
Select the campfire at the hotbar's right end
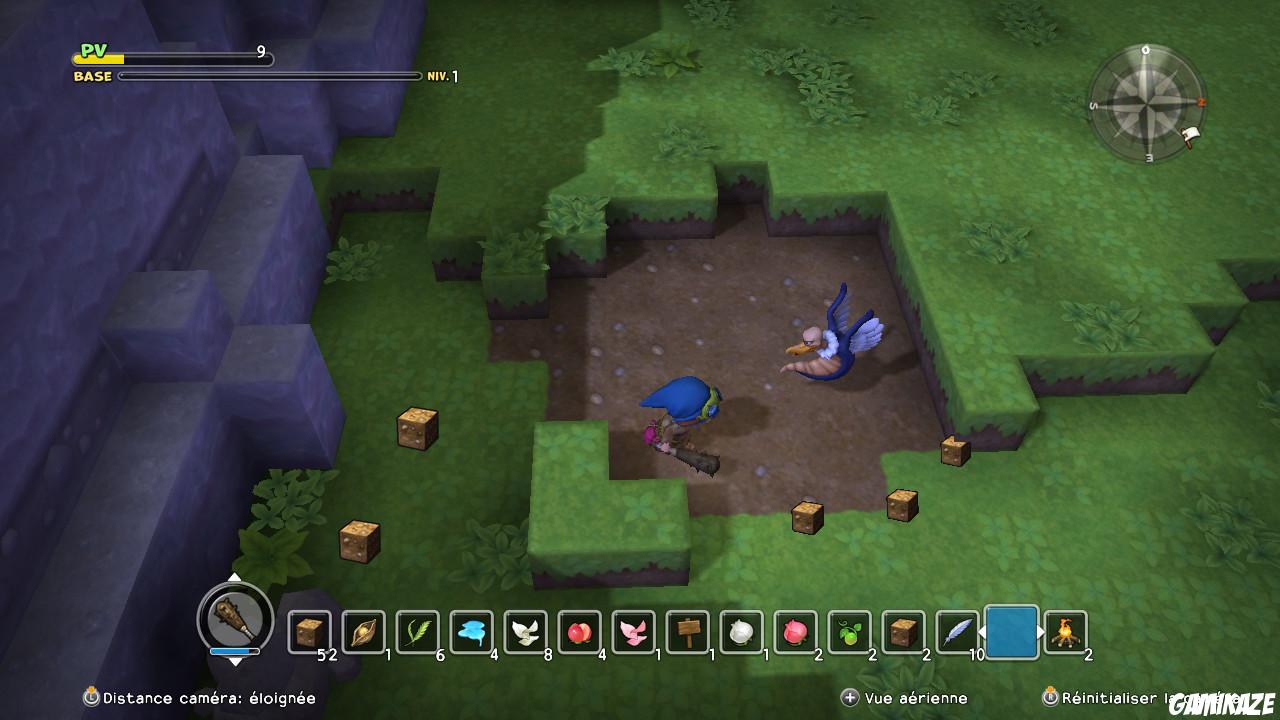tap(1064, 630)
